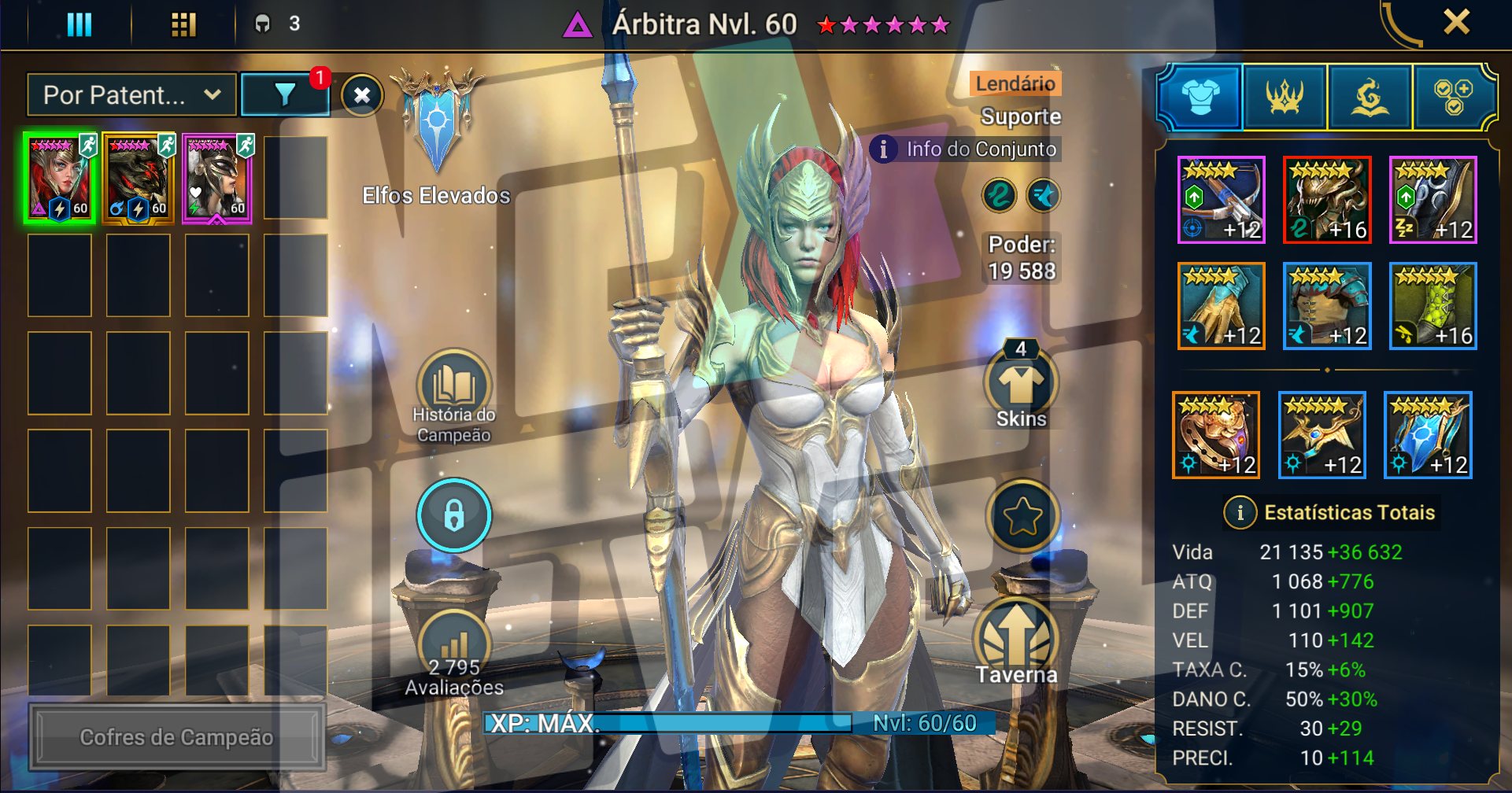Show Estatísticas Totais info
This screenshot has height=793, width=1512.
(x=1240, y=513)
